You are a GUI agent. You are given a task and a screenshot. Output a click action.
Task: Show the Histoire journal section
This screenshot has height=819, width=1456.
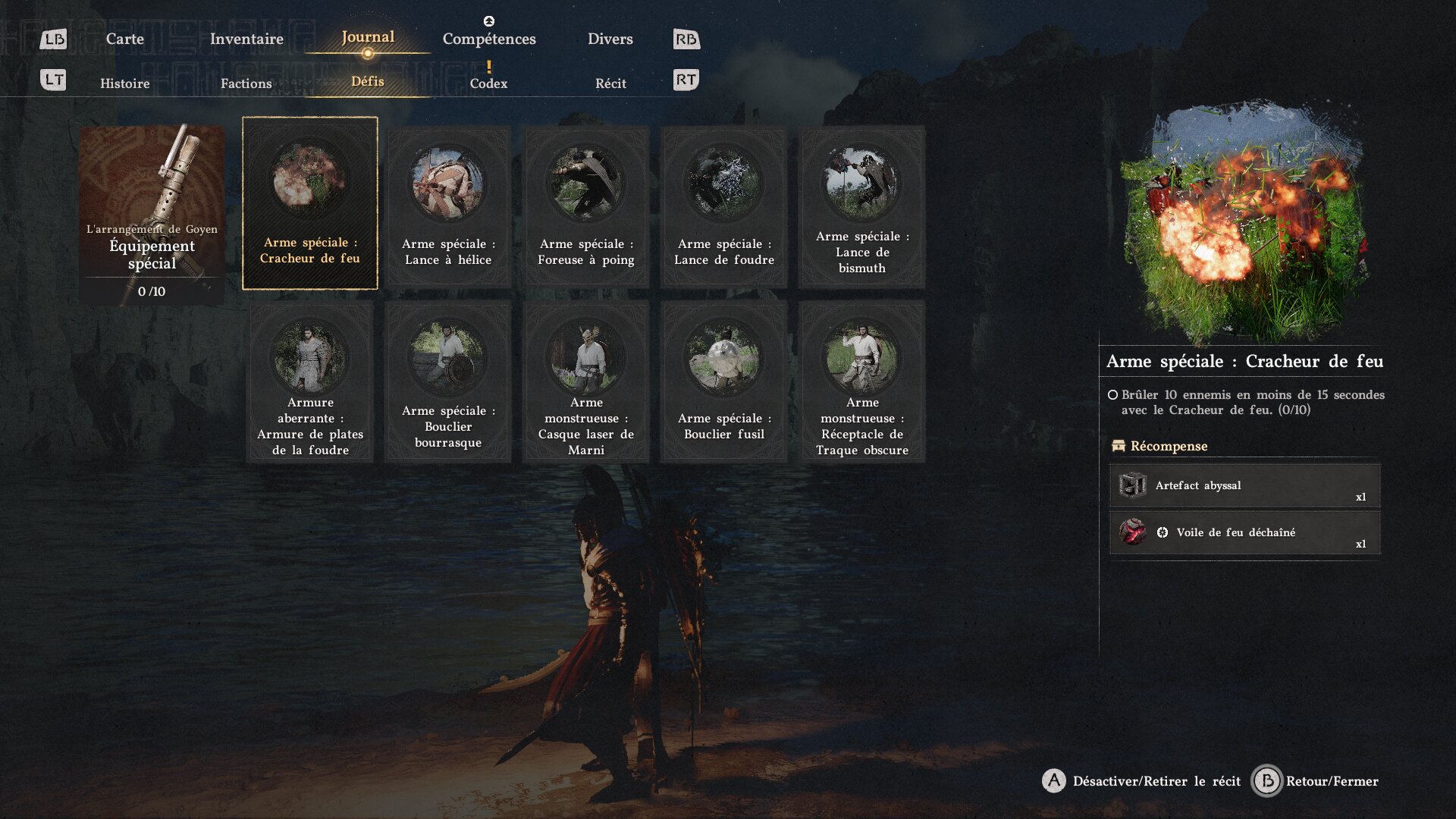click(124, 83)
